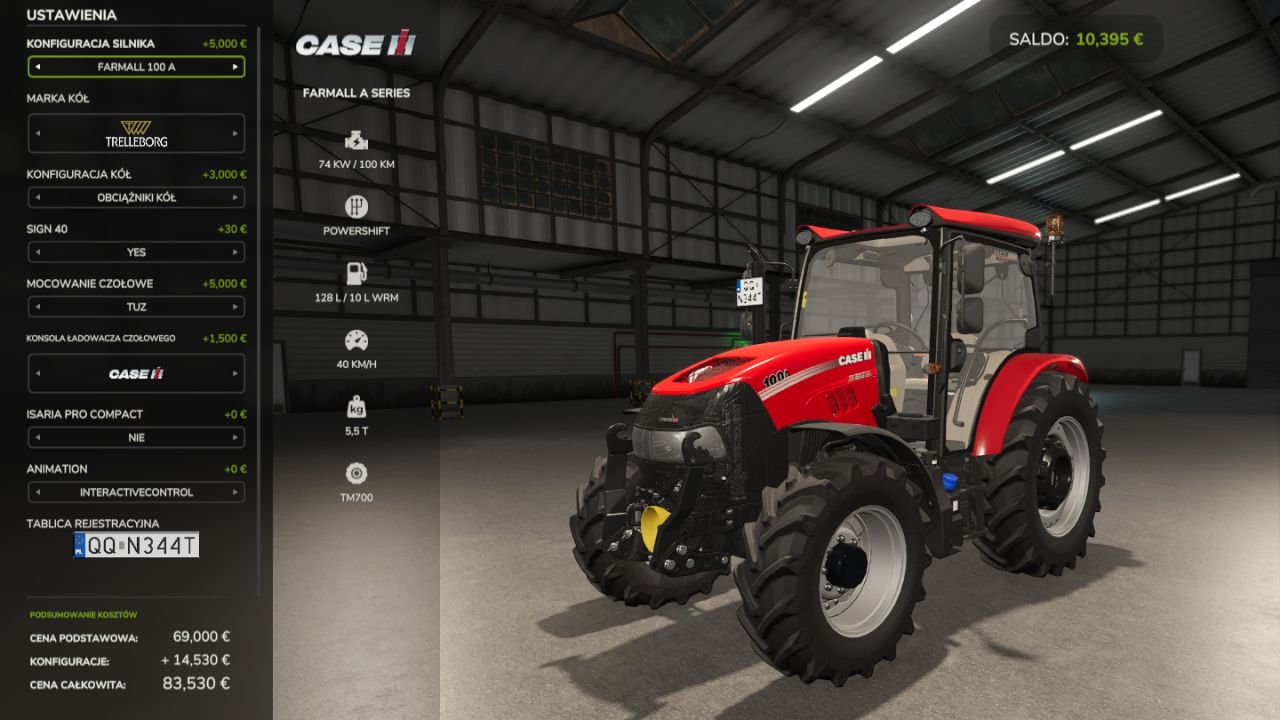The image size is (1280, 720).
Task: Choose previous wheel configuration option
Action: [38, 198]
